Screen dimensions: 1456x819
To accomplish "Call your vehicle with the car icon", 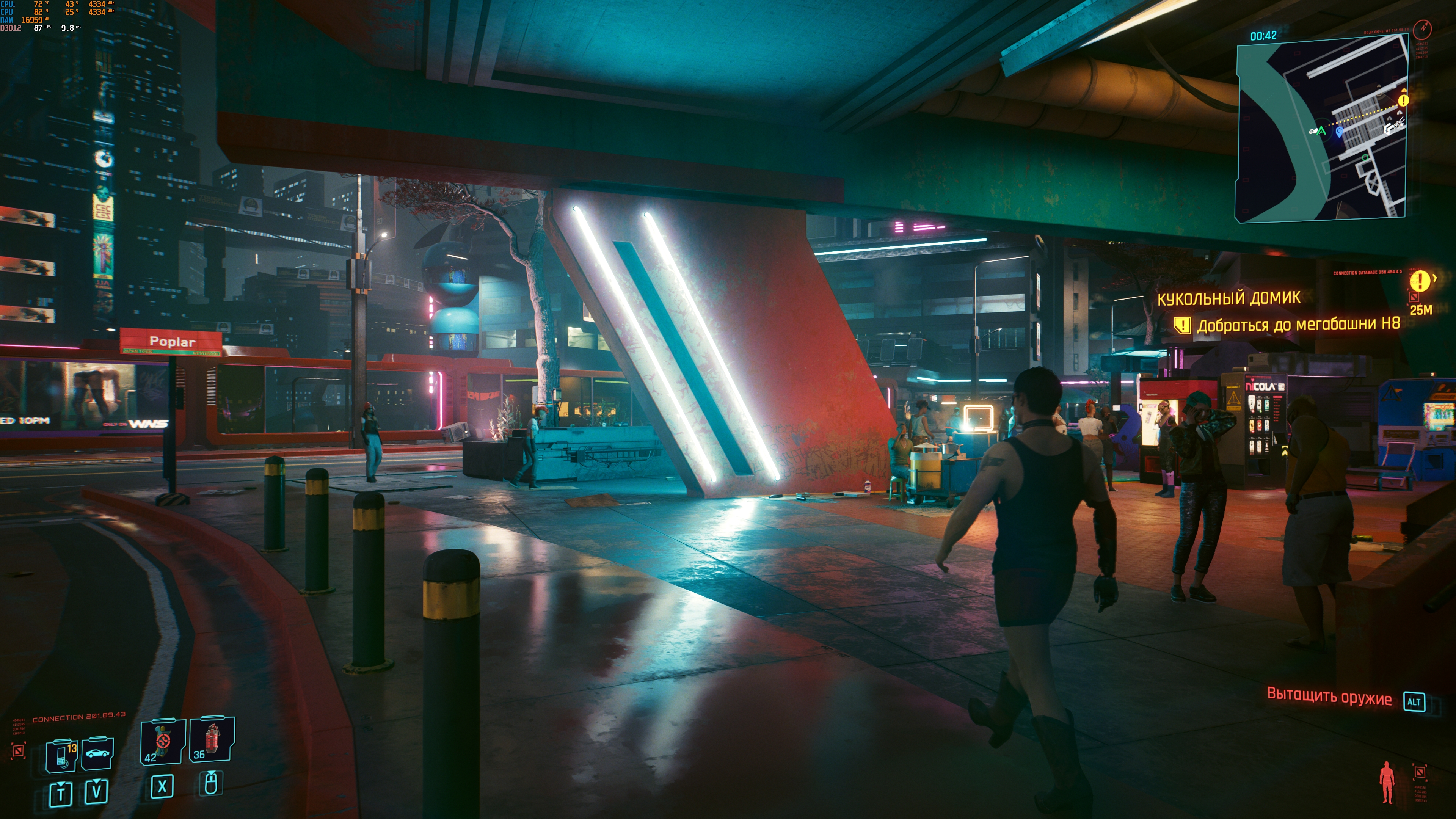I will tap(97, 753).
